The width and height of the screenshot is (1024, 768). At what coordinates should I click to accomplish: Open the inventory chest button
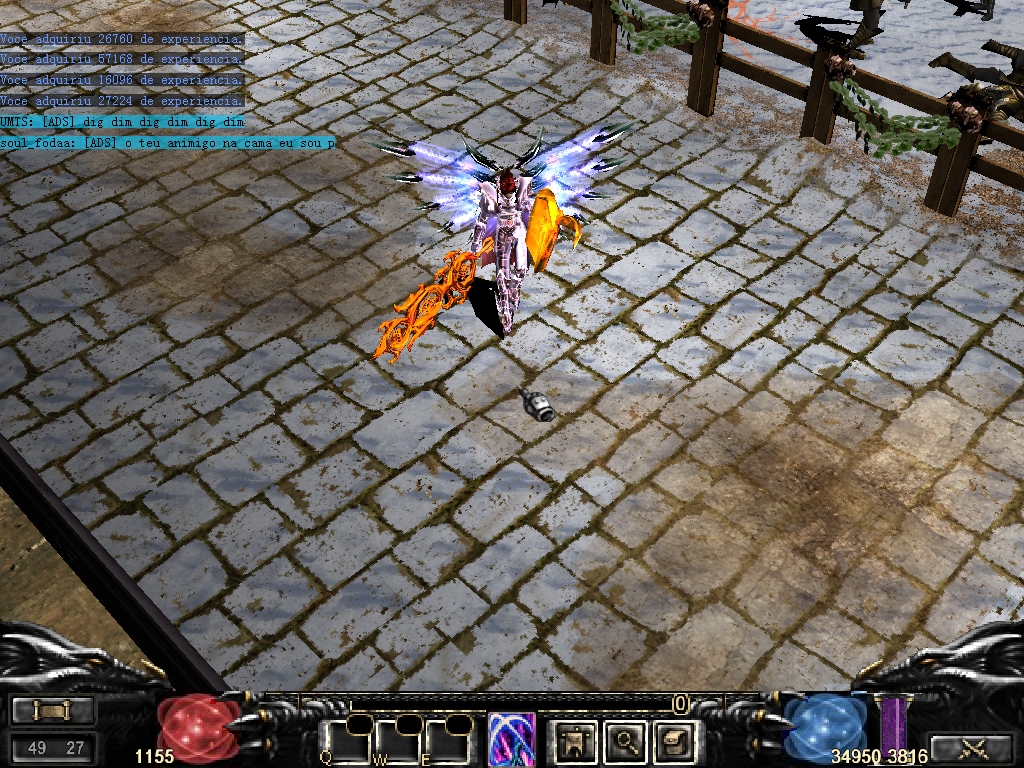tap(674, 741)
